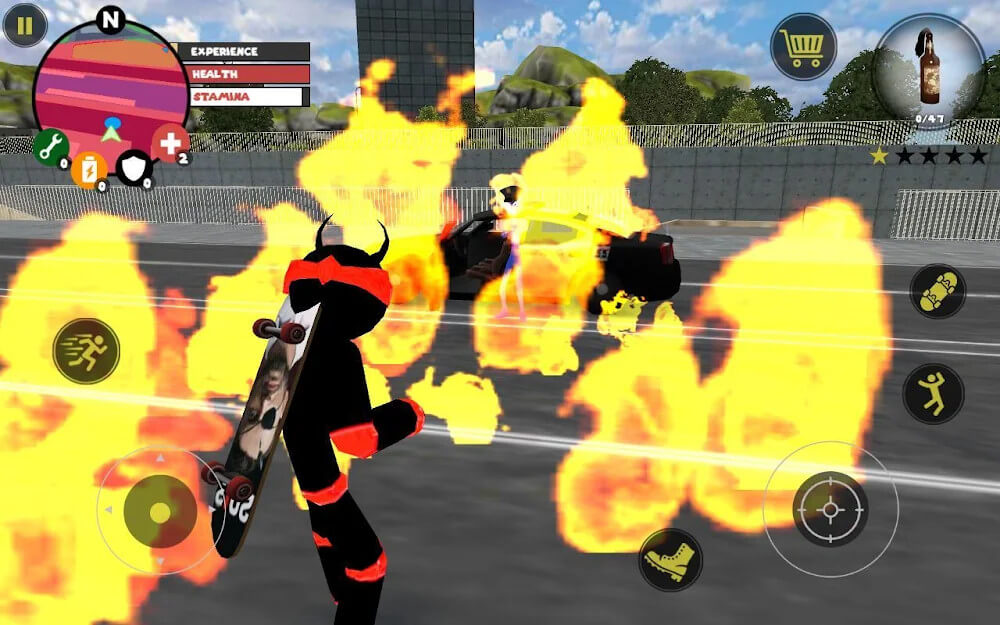Screen dimensions: 1000x625
Task: Fire with the crosshair attack button
Action: pyautogui.click(x=830, y=509)
